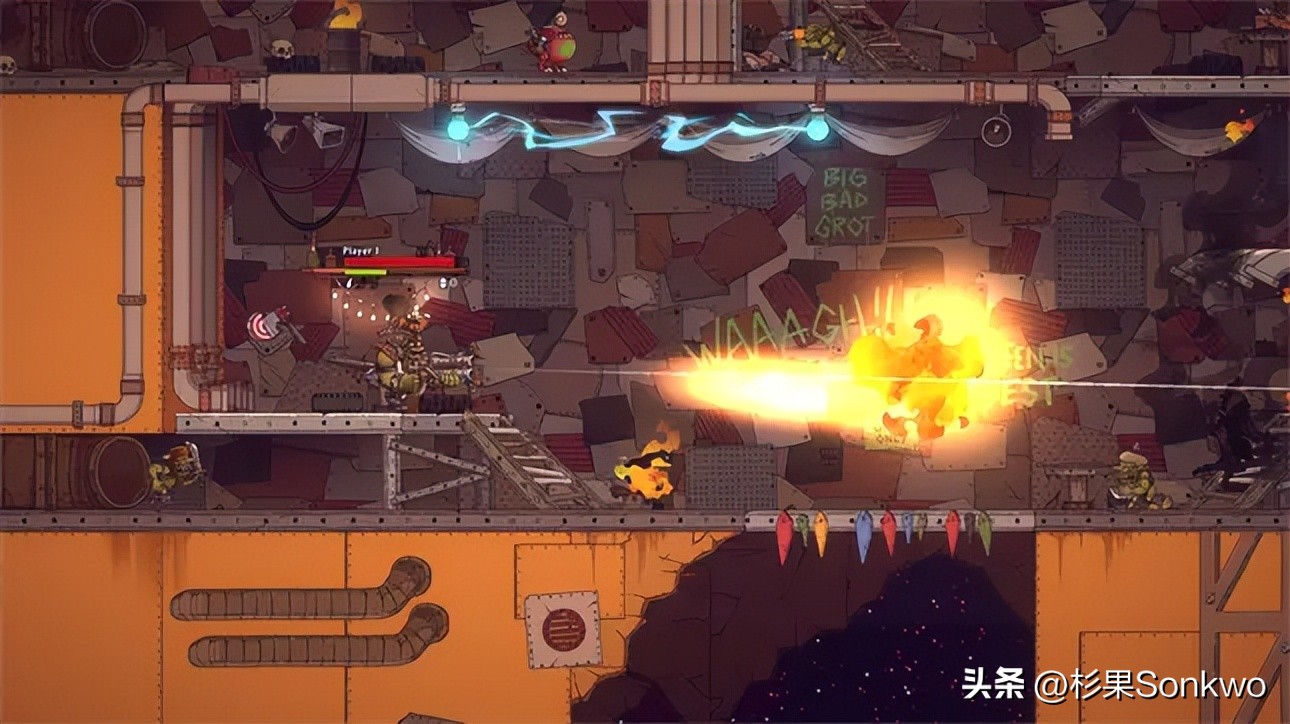The height and width of the screenshot is (724, 1290).
Task: Click the skull mounted on the top-left wall
Action: coord(284,47)
